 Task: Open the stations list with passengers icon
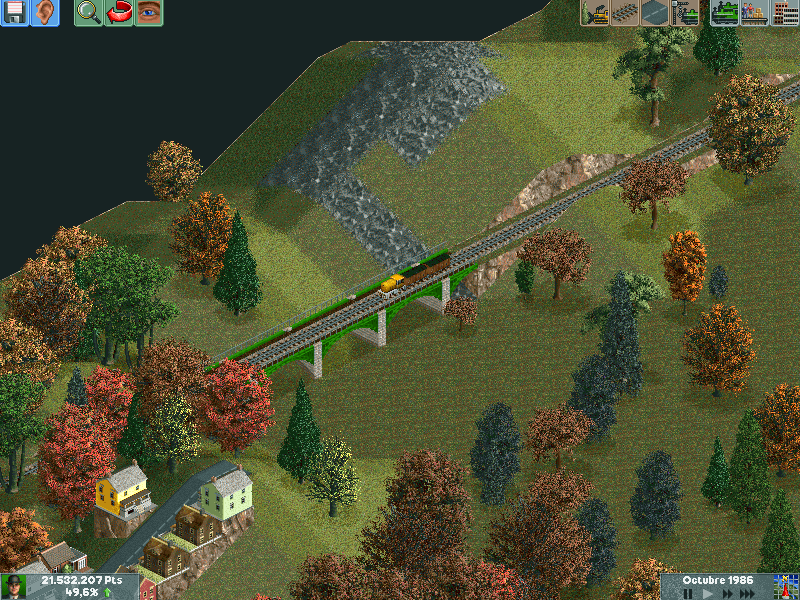(x=754, y=13)
